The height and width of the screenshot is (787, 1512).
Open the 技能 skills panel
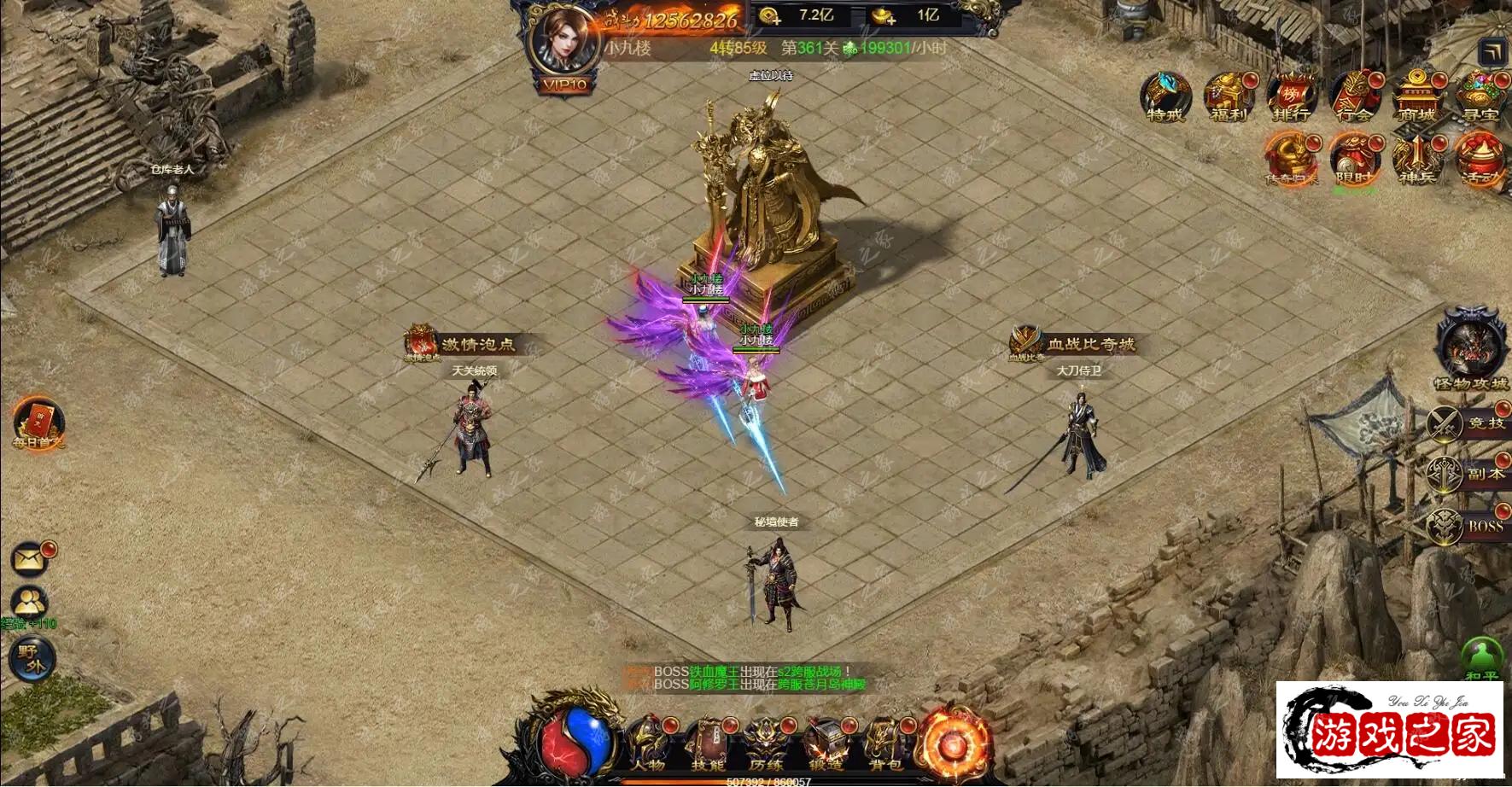click(708, 743)
